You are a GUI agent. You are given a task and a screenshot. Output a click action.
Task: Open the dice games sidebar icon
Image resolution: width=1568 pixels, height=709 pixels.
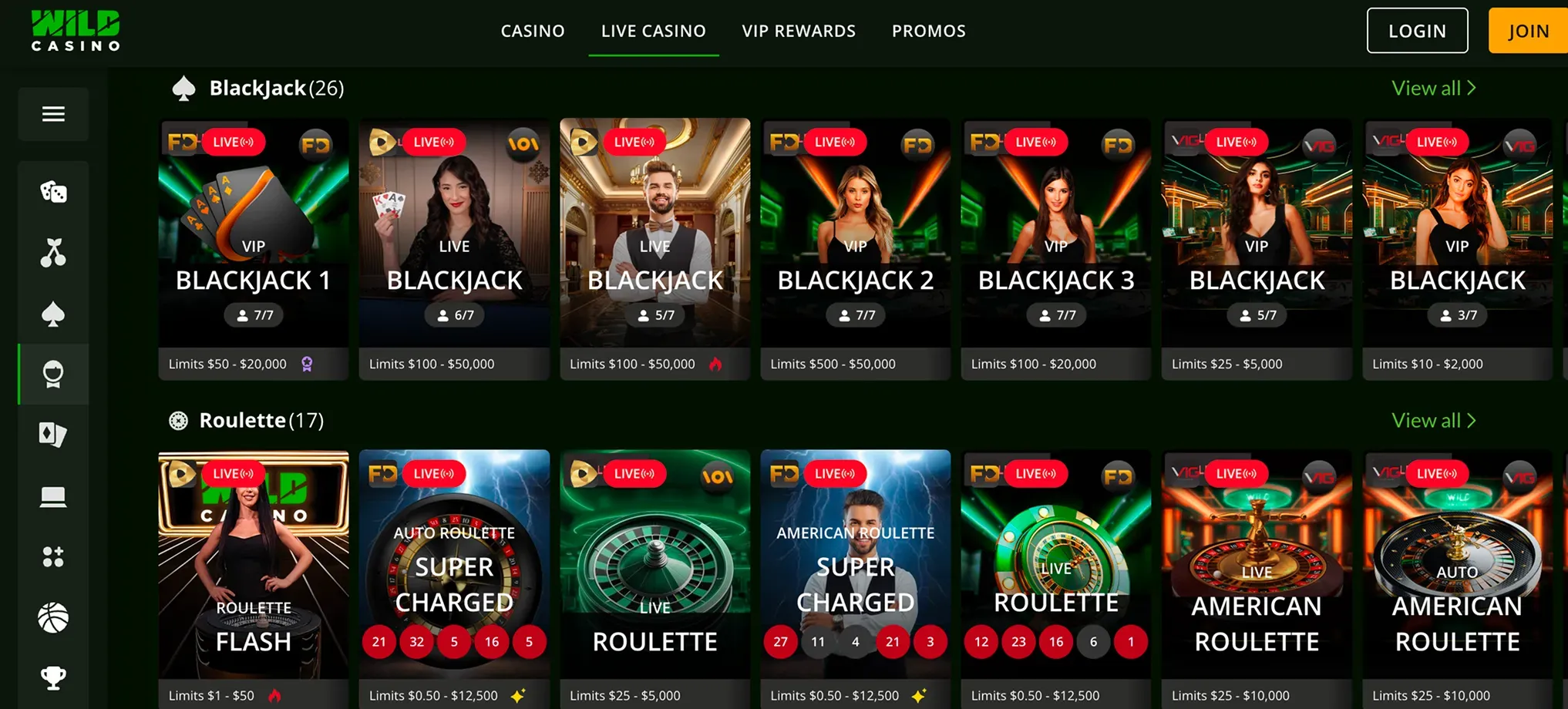(x=53, y=191)
